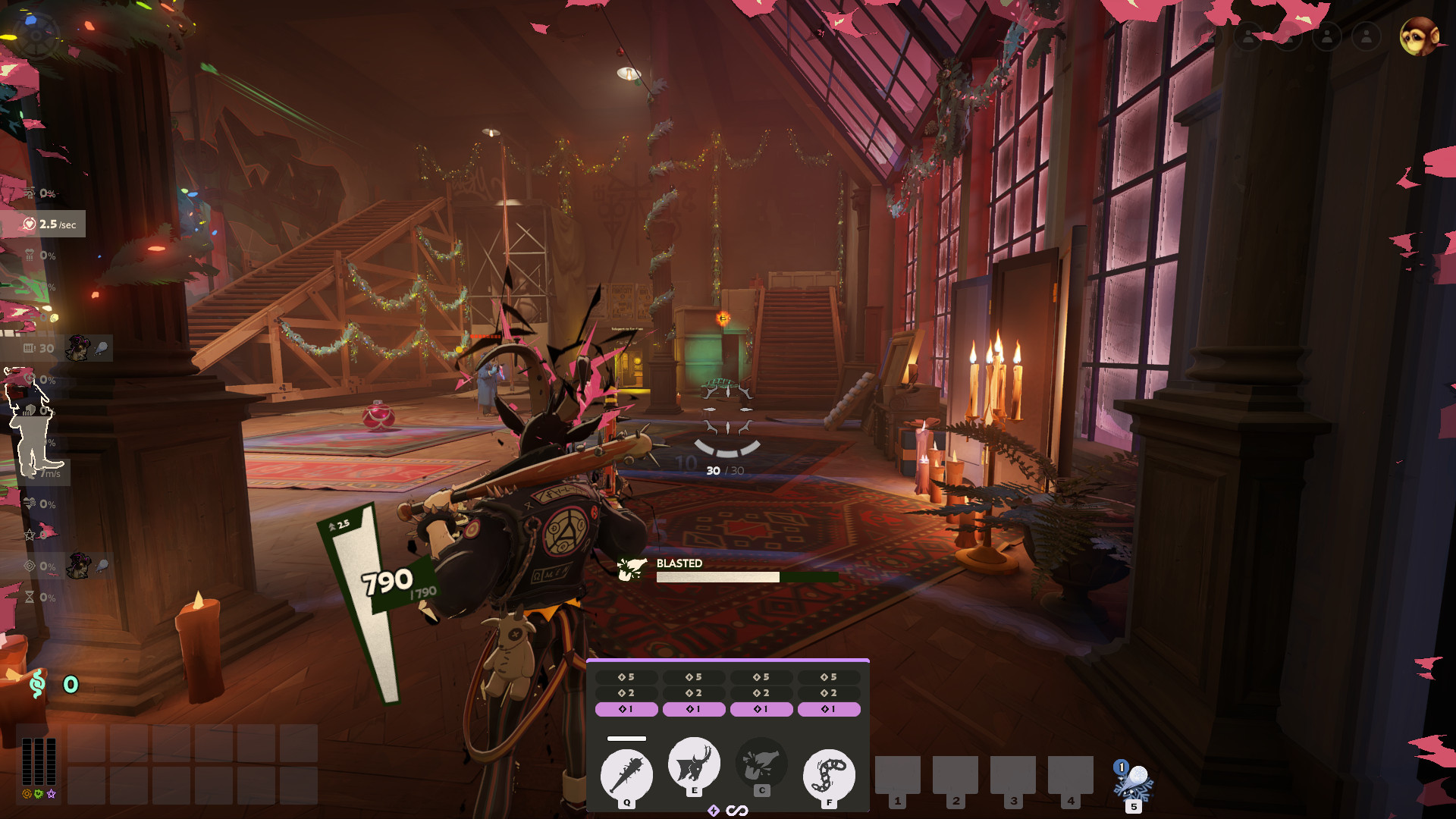Image resolution: width=1456 pixels, height=819 pixels.
Task: Activate the spiked bat ability
Action: (626, 775)
